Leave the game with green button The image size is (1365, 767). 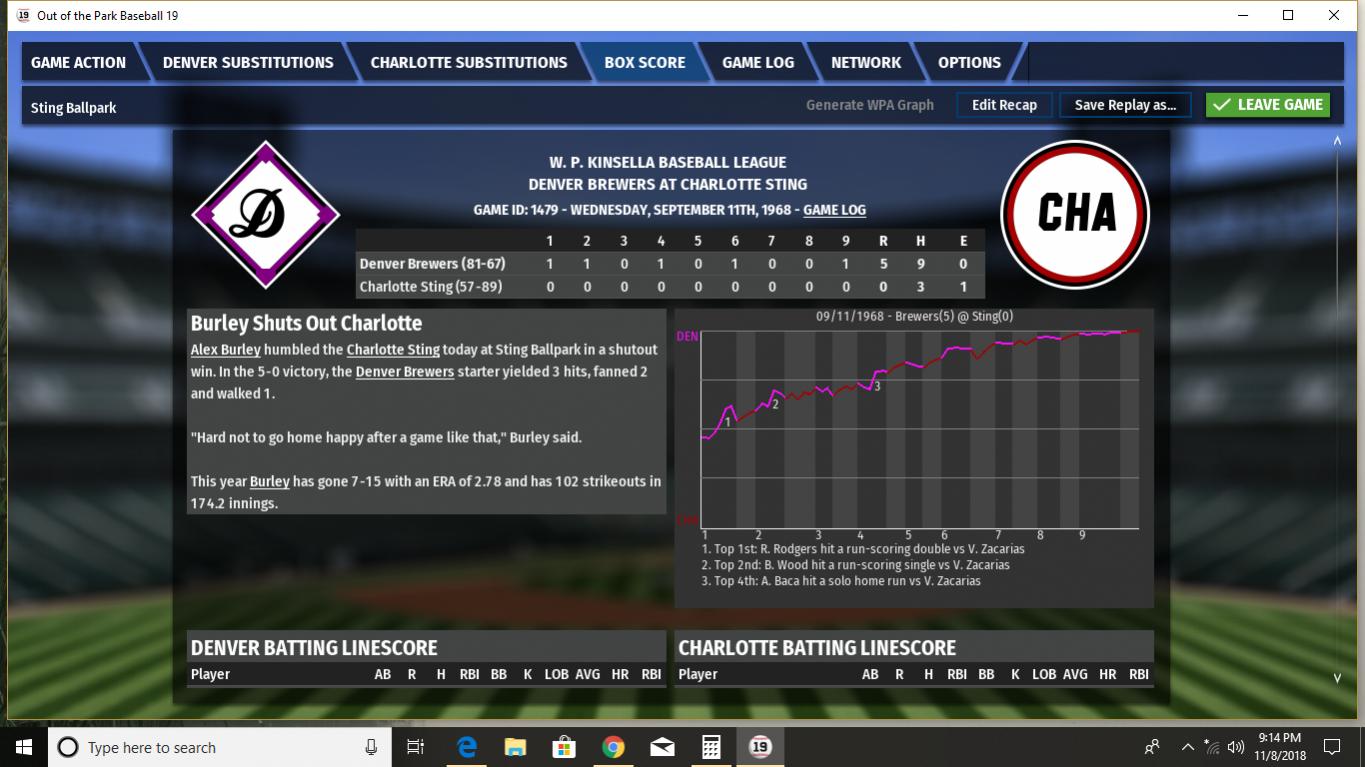pos(1267,105)
